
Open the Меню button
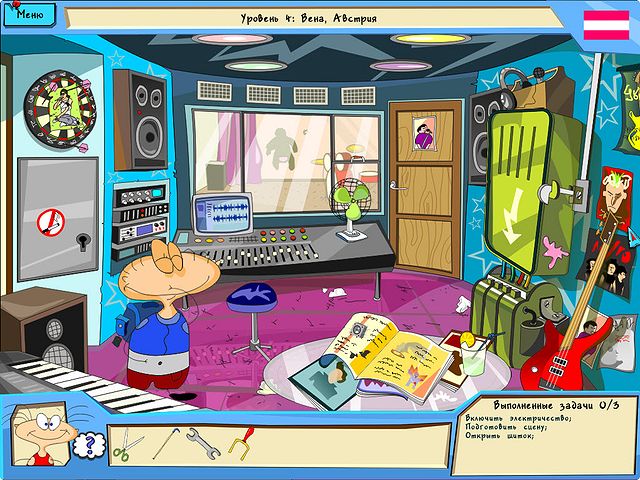[30, 15]
